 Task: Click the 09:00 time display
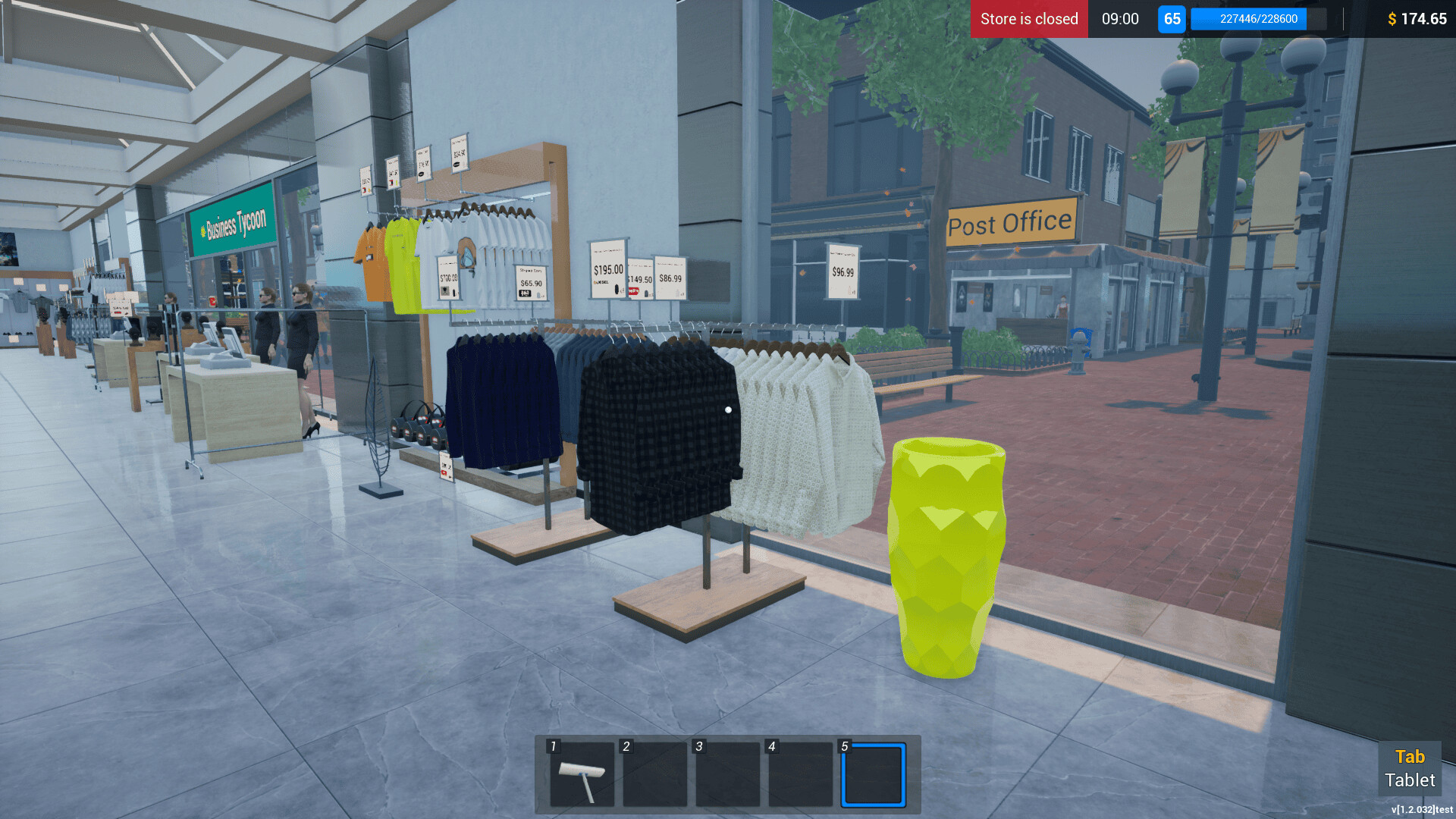[x=1119, y=19]
